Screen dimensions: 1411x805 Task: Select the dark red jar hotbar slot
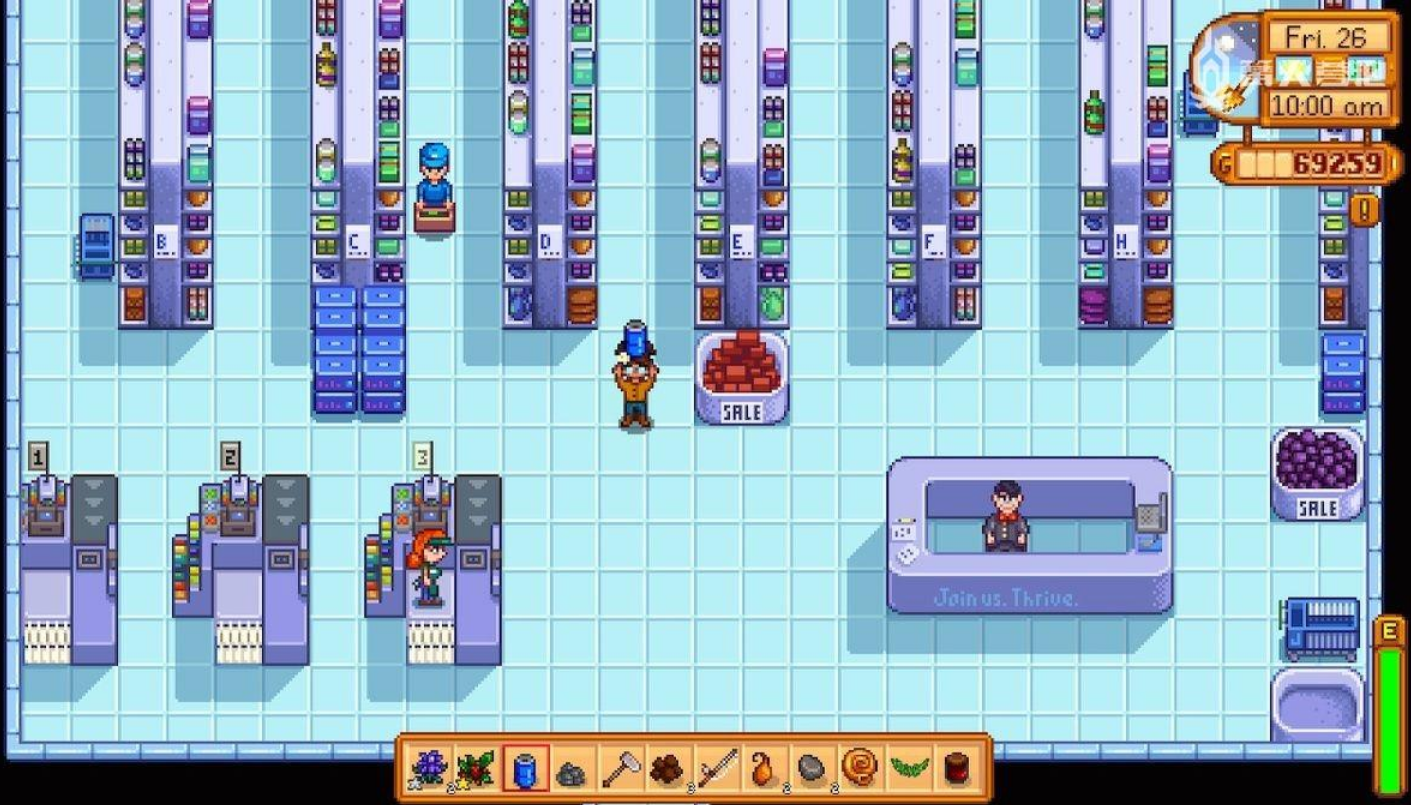(x=956, y=769)
